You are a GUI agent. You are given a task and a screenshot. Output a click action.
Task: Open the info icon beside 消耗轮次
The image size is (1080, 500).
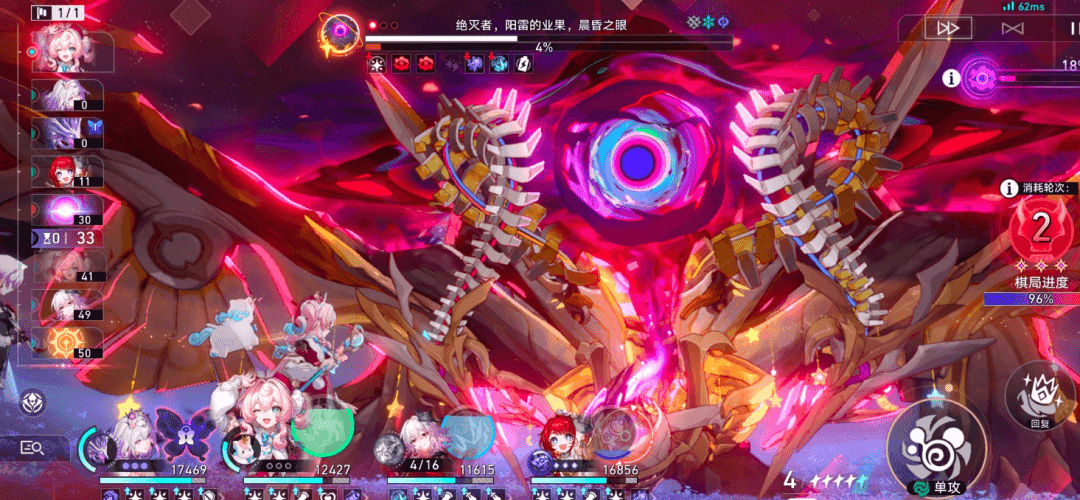(x=1008, y=188)
